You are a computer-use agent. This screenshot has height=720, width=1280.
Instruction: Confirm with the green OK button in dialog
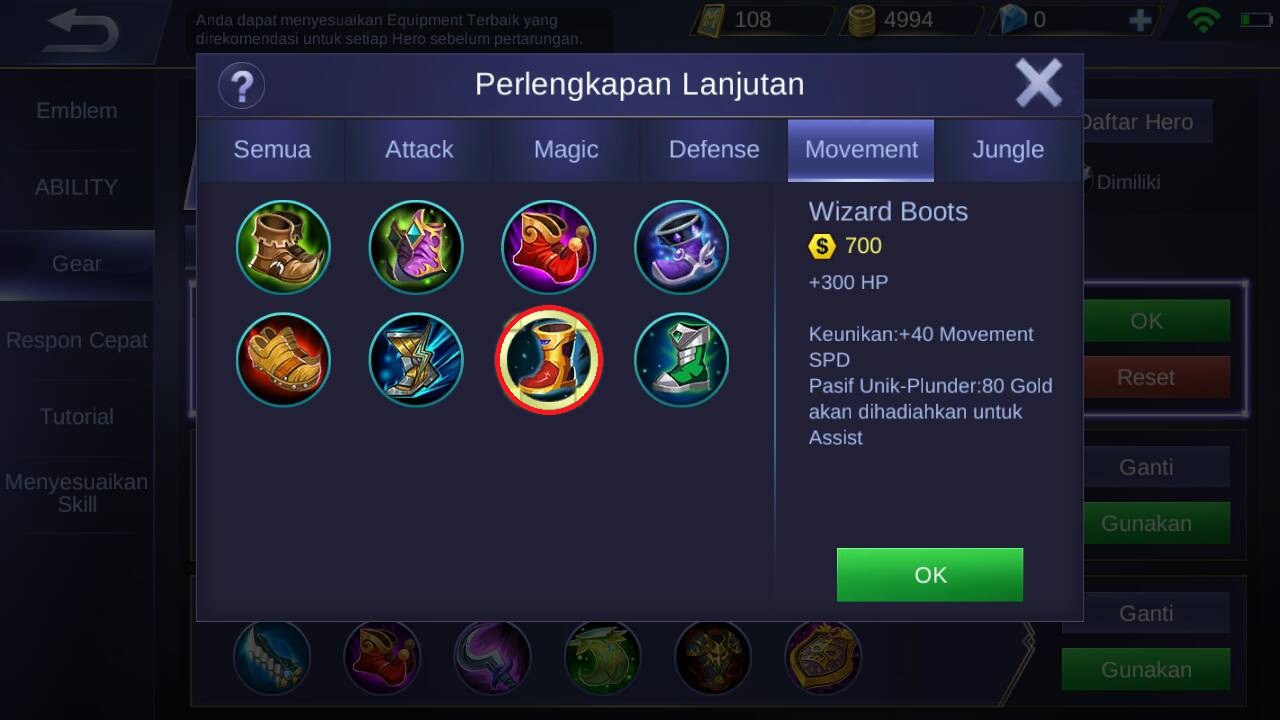point(930,575)
